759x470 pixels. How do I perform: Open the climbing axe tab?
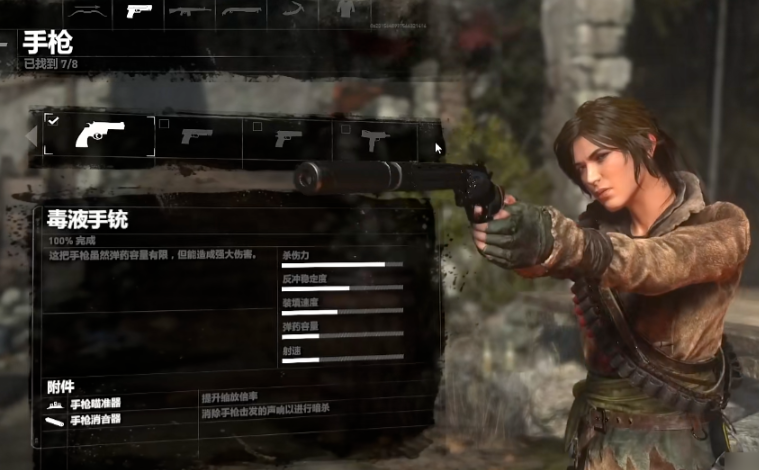point(295,11)
